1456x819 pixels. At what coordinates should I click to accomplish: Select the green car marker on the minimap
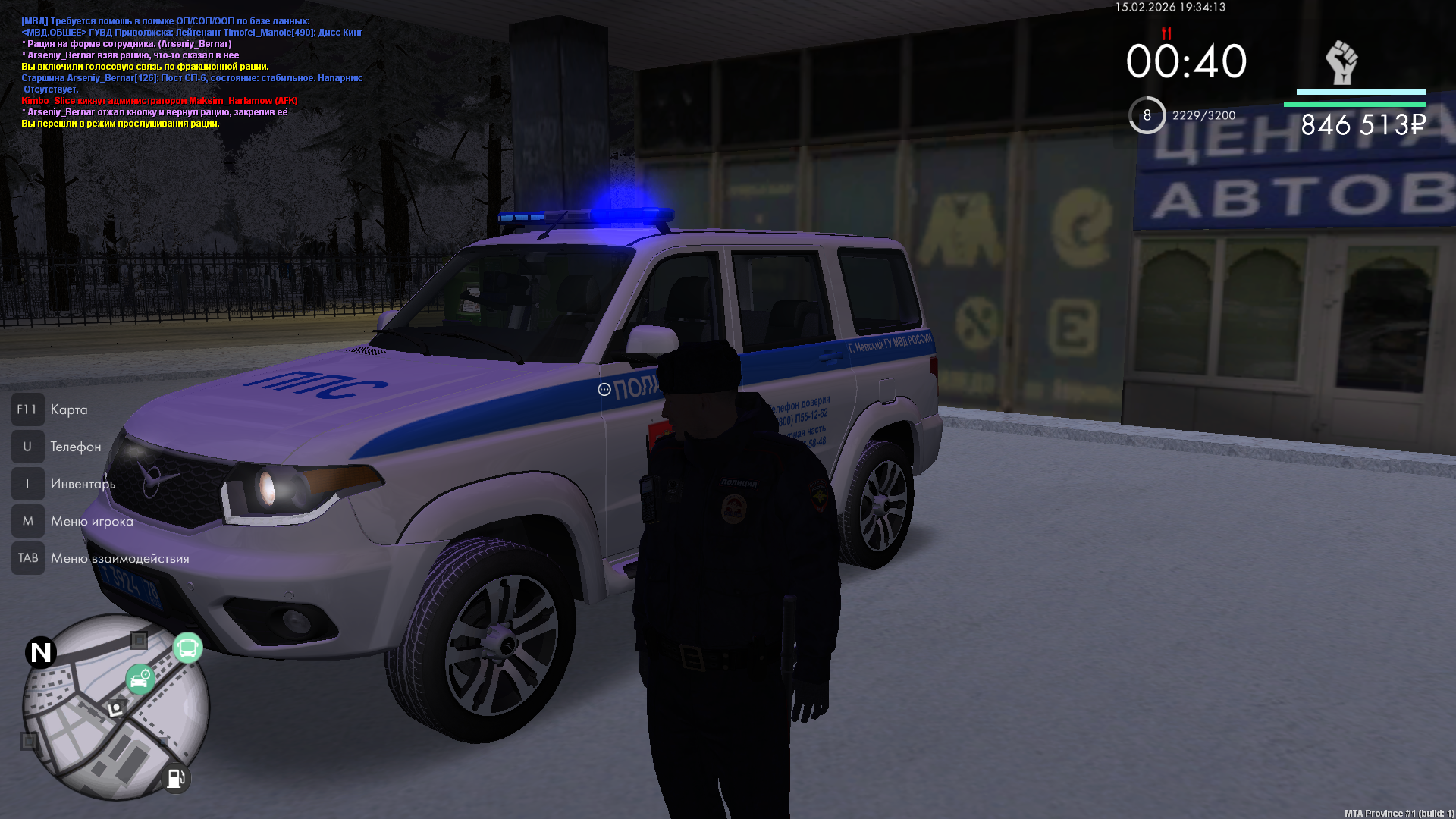tap(140, 679)
